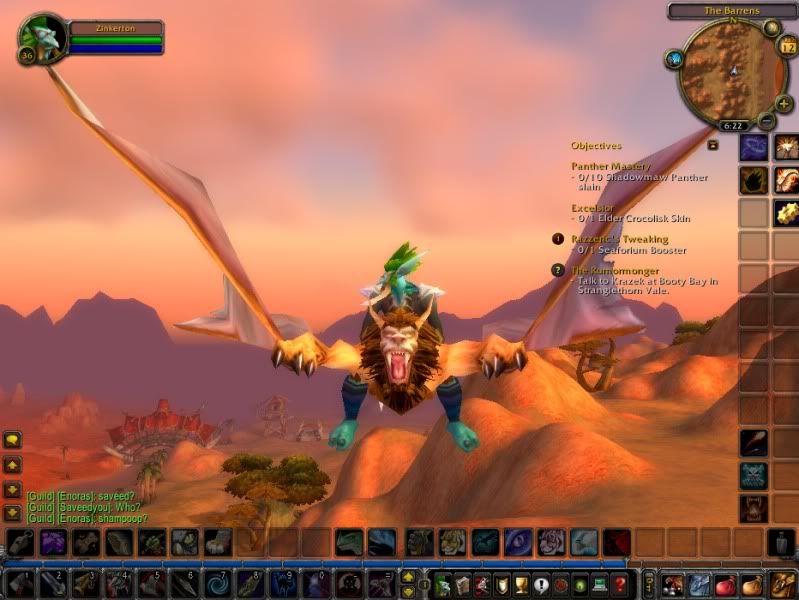This screenshot has height=600, width=799.
Task: Open the chat menu speech bubble button
Action: 12,440
